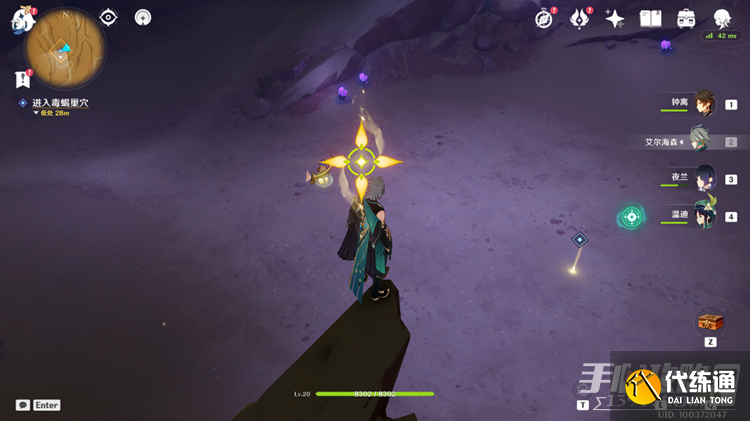Select the 进入毒蝎巢穴 quest tracker
This screenshot has width=750, height=421.
[58, 103]
